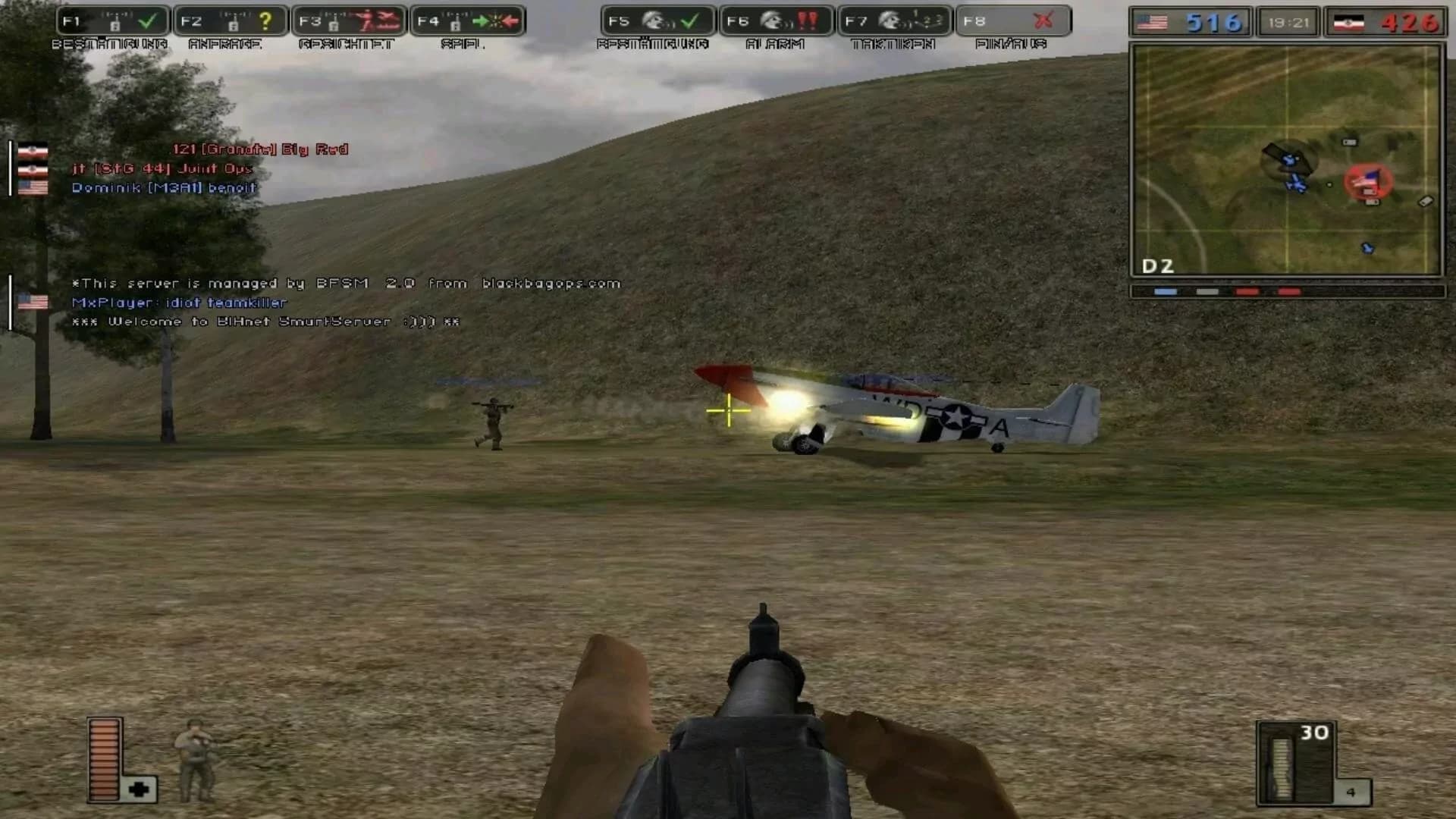The height and width of the screenshot is (819, 1456).
Task: Select the F7 Taktiken tactics command icon
Action: (x=919, y=20)
